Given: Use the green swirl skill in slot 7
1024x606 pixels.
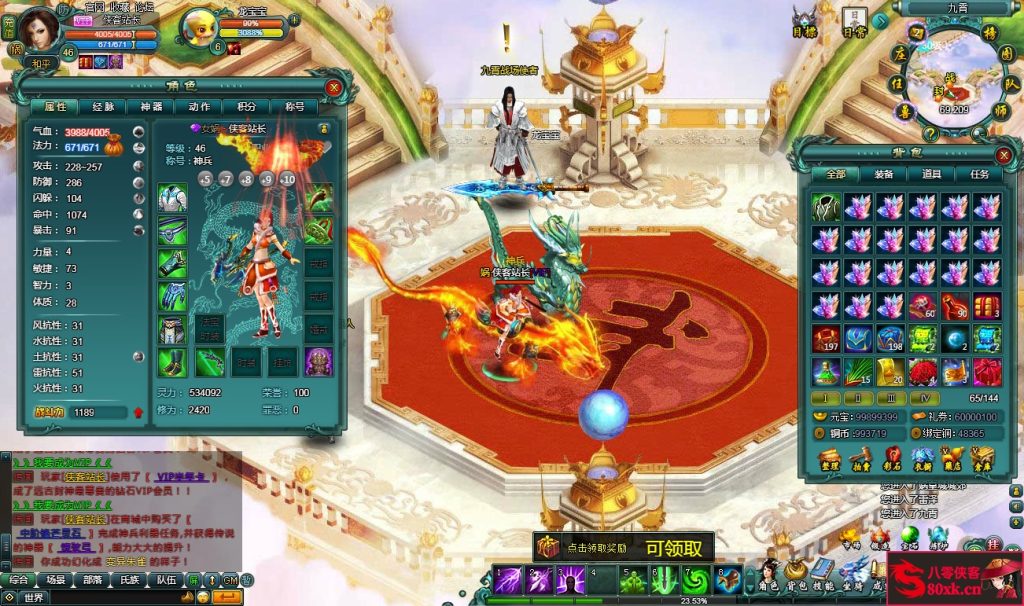Looking at the screenshot, I should (x=695, y=580).
